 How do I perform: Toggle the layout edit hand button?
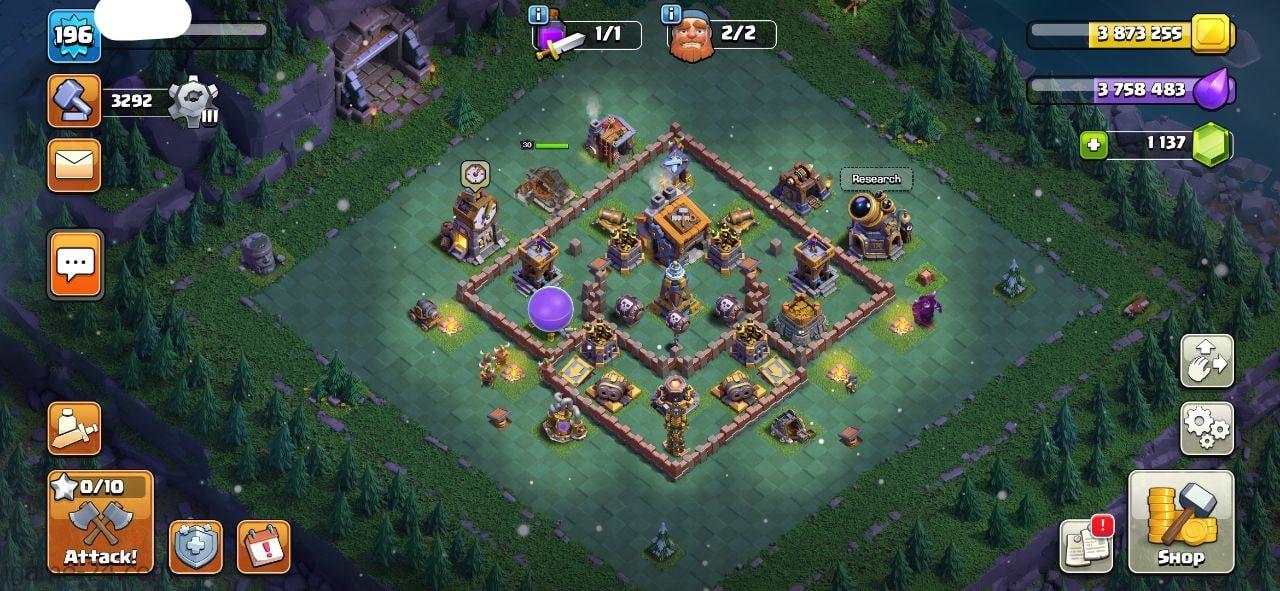coord(1207,361)
